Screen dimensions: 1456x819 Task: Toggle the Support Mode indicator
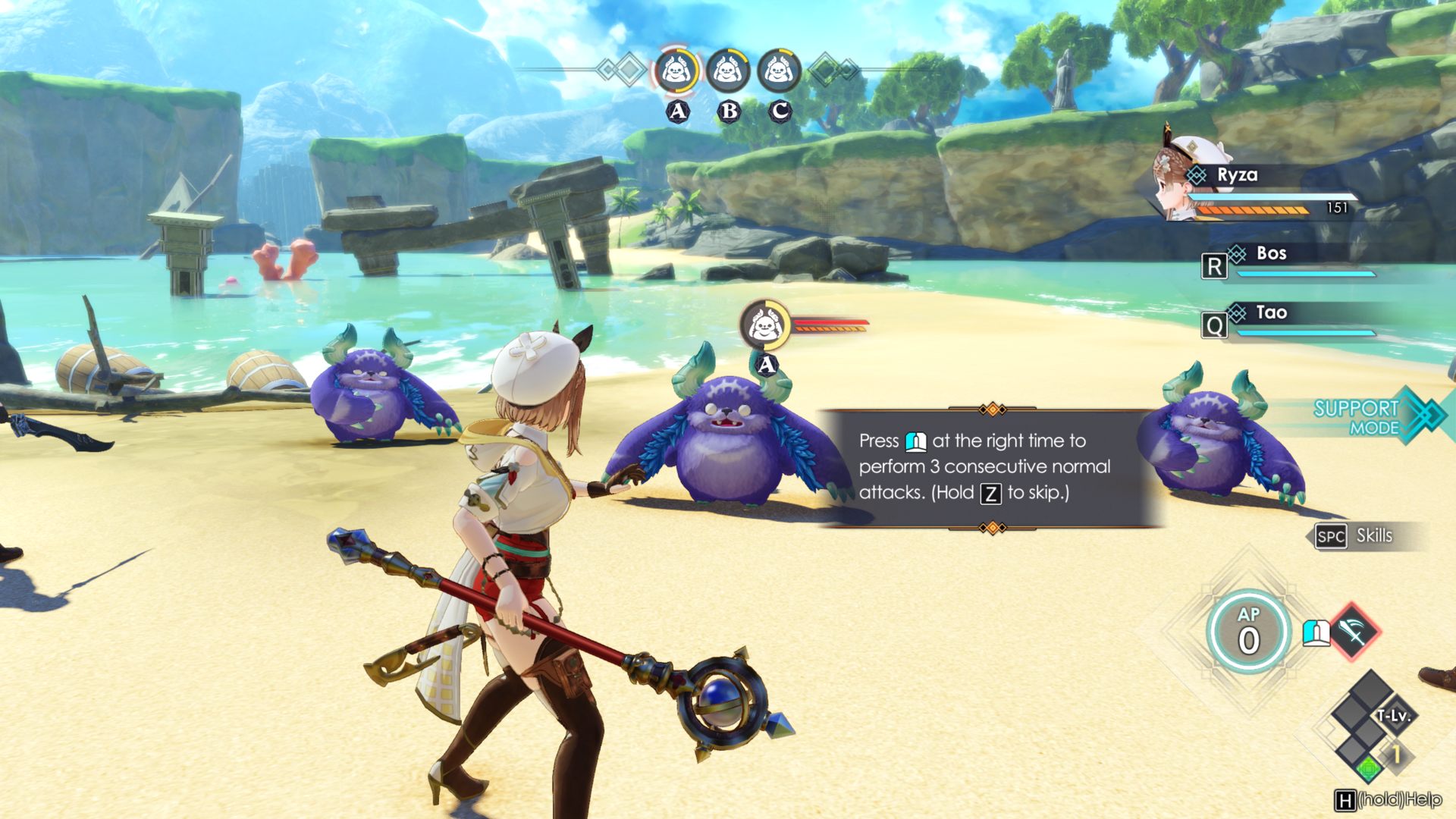(x=1376, y=416)
